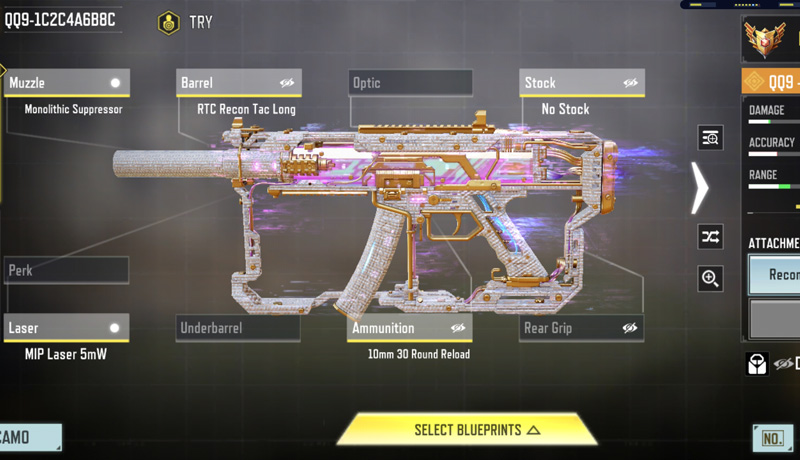Image resolution: width=800 pixels, height=460 pixels.
Task: Select the empty Perk slot
Action: coord(66,270)
